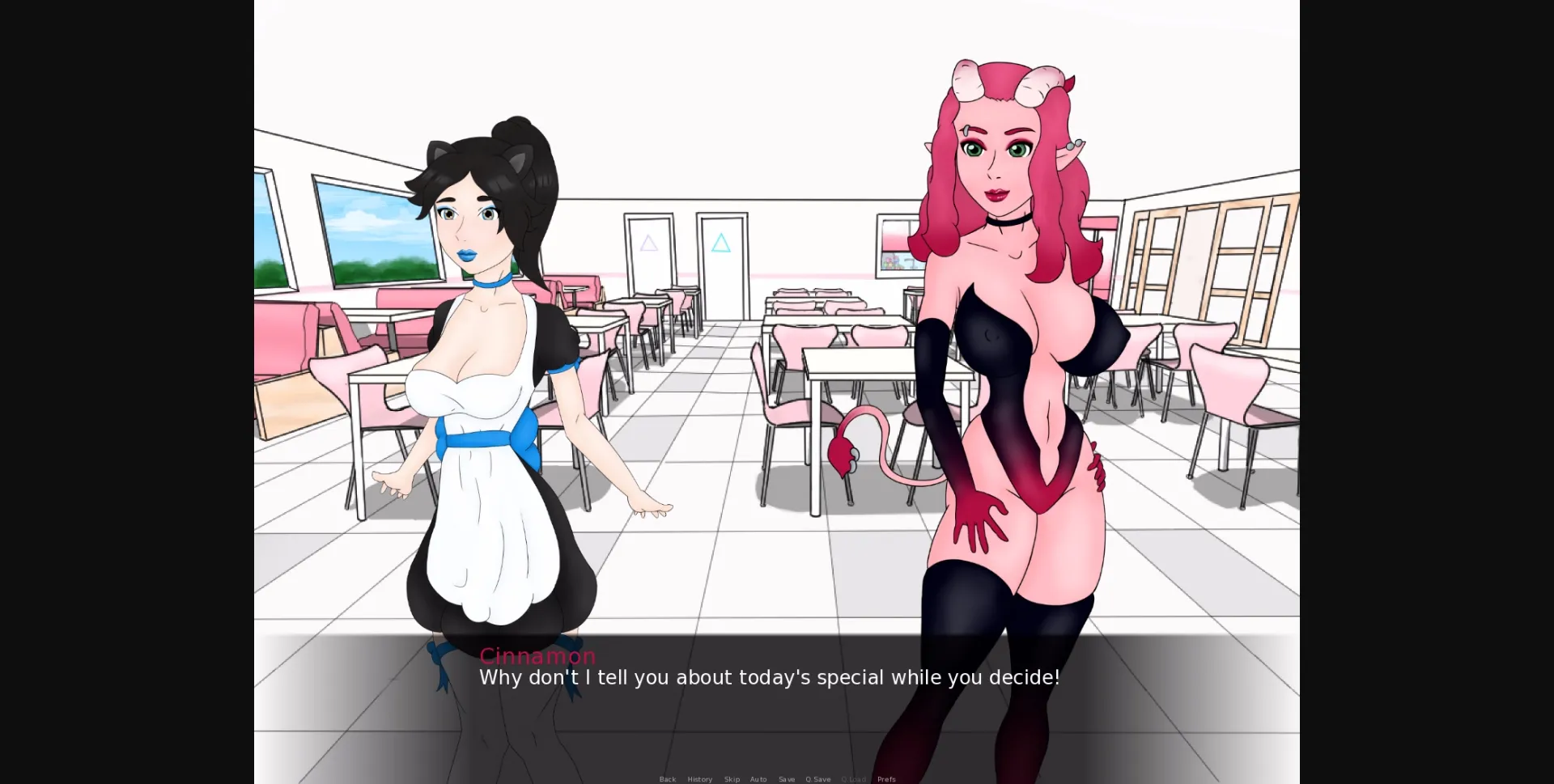1554x784 pixels.
Task: Click the quick menu bar at the bottom
Action: tap(777, 779)
